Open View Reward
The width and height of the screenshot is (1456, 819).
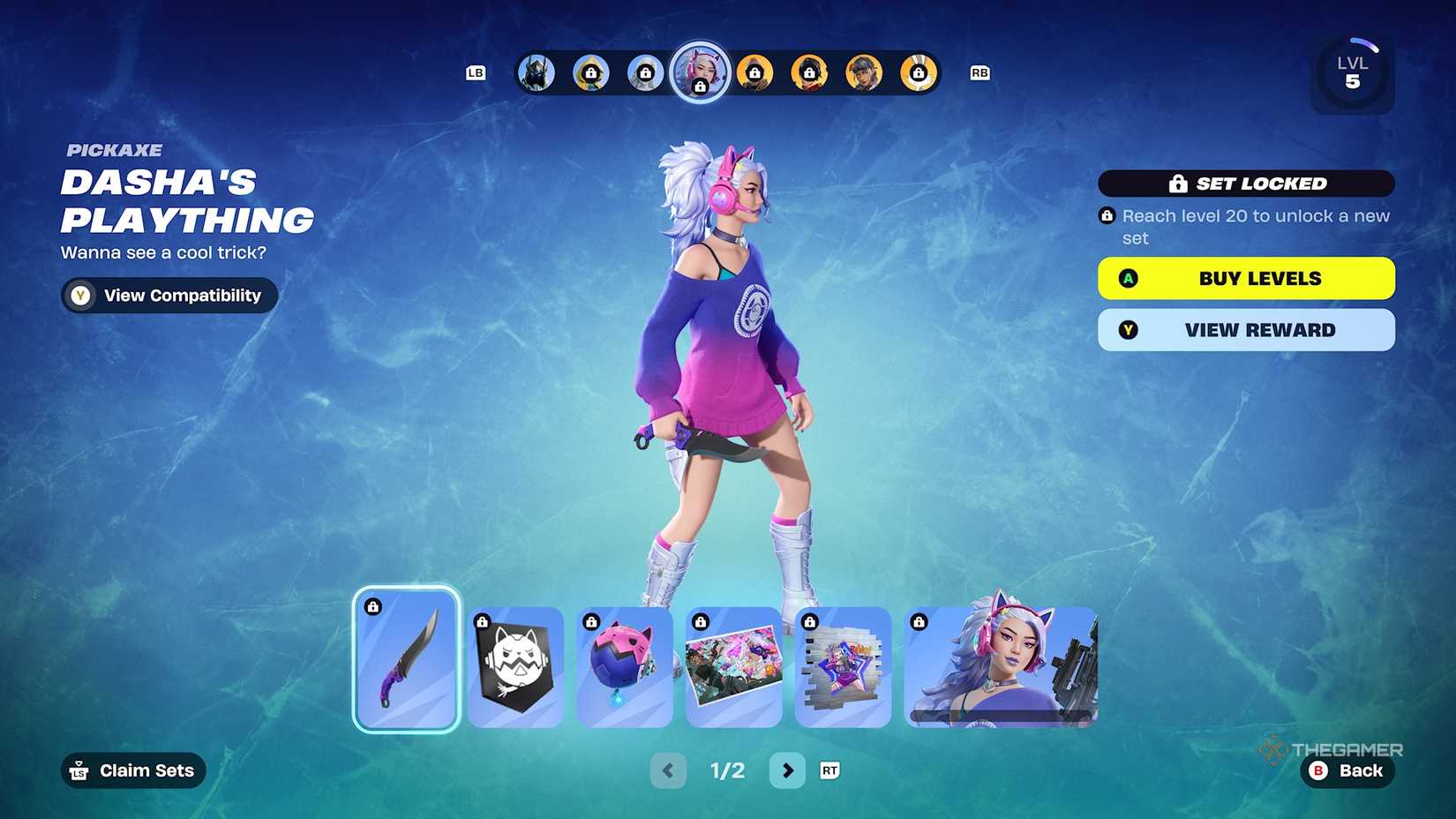[1246, 329]
